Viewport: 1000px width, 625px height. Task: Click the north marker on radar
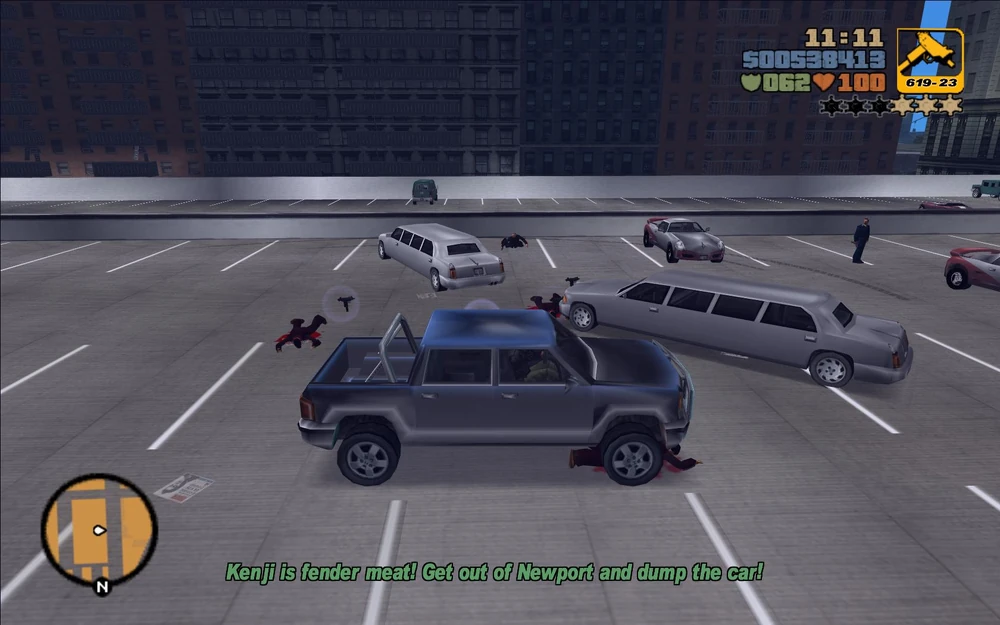tap(101, 588)
